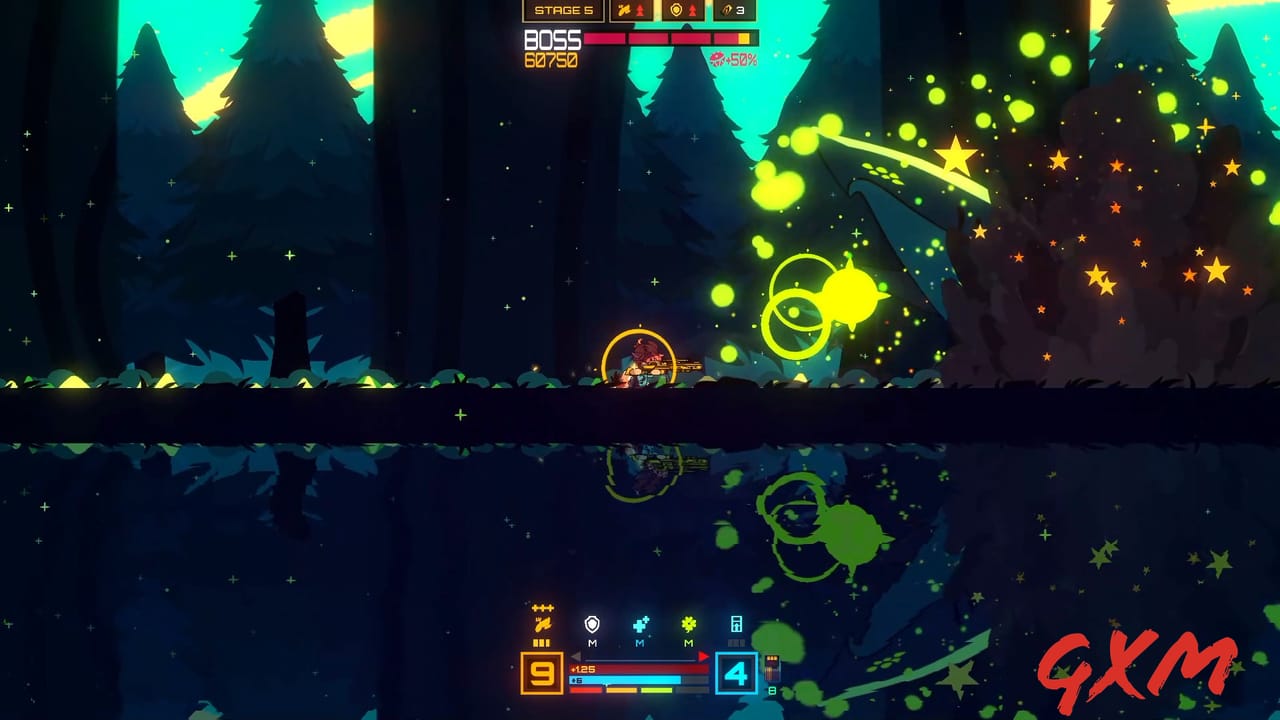Image resolution: width=1280 pixels, height=720 pixels.
Task: Click the gray left arrow on the HUD bar
Action: (576, 656)
